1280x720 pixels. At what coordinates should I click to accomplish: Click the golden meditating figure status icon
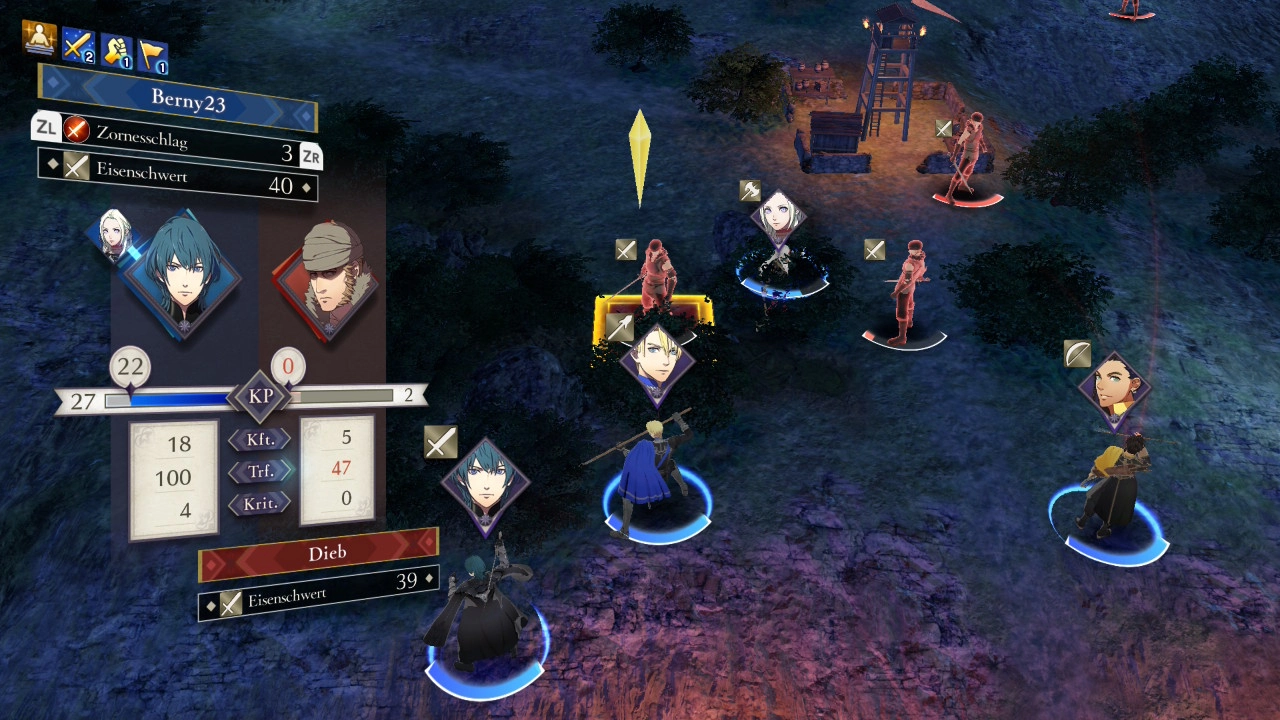point(39,38)
